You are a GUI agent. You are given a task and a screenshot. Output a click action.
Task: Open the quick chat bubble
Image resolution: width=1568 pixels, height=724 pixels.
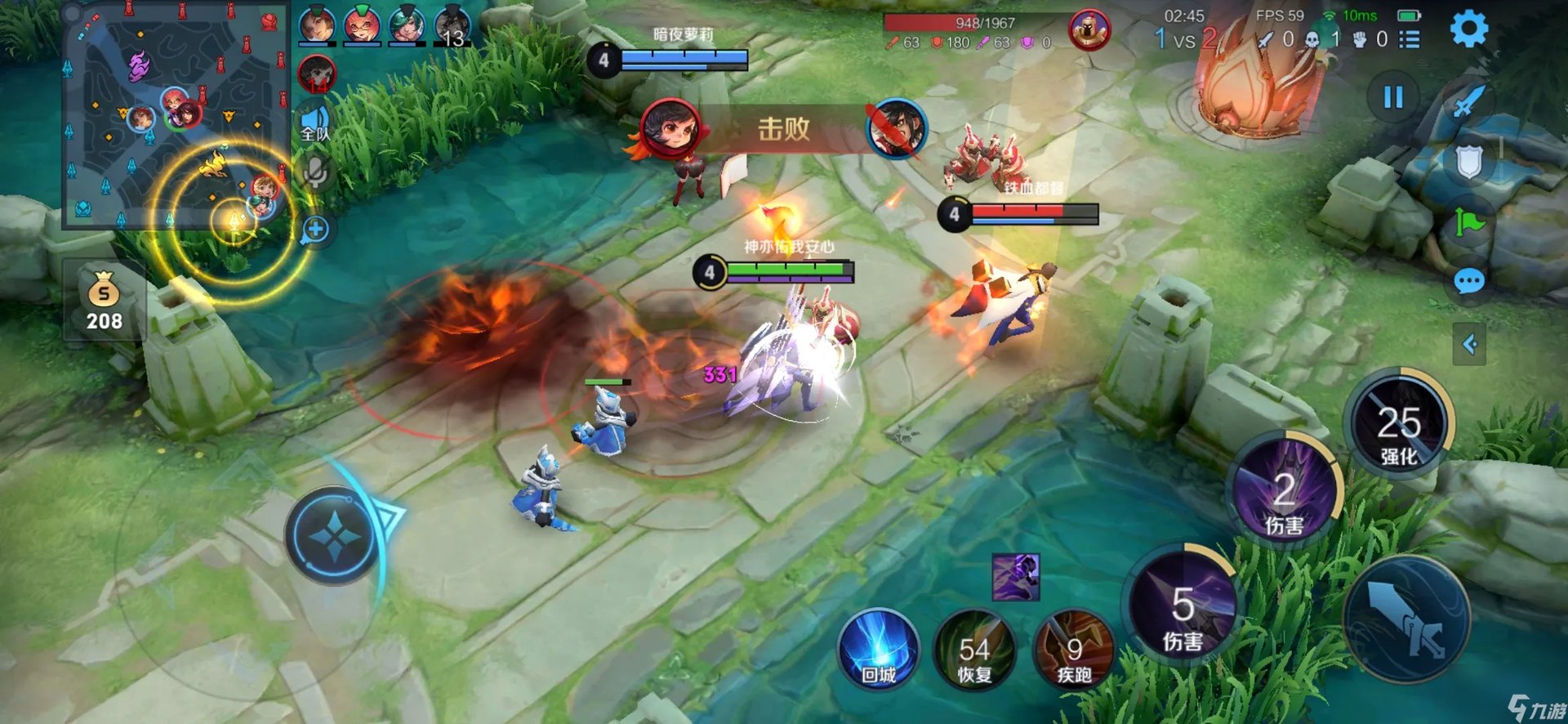[x=1468, y=283]
